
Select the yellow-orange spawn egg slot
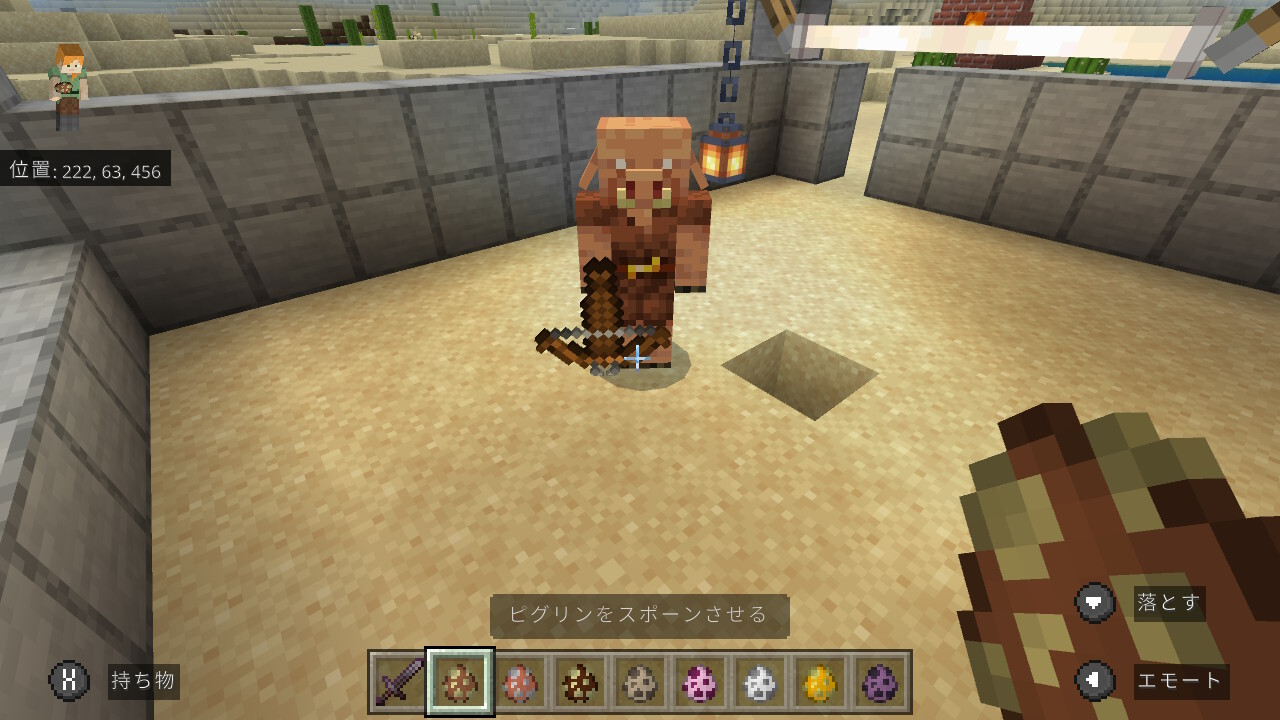(820, 682)
